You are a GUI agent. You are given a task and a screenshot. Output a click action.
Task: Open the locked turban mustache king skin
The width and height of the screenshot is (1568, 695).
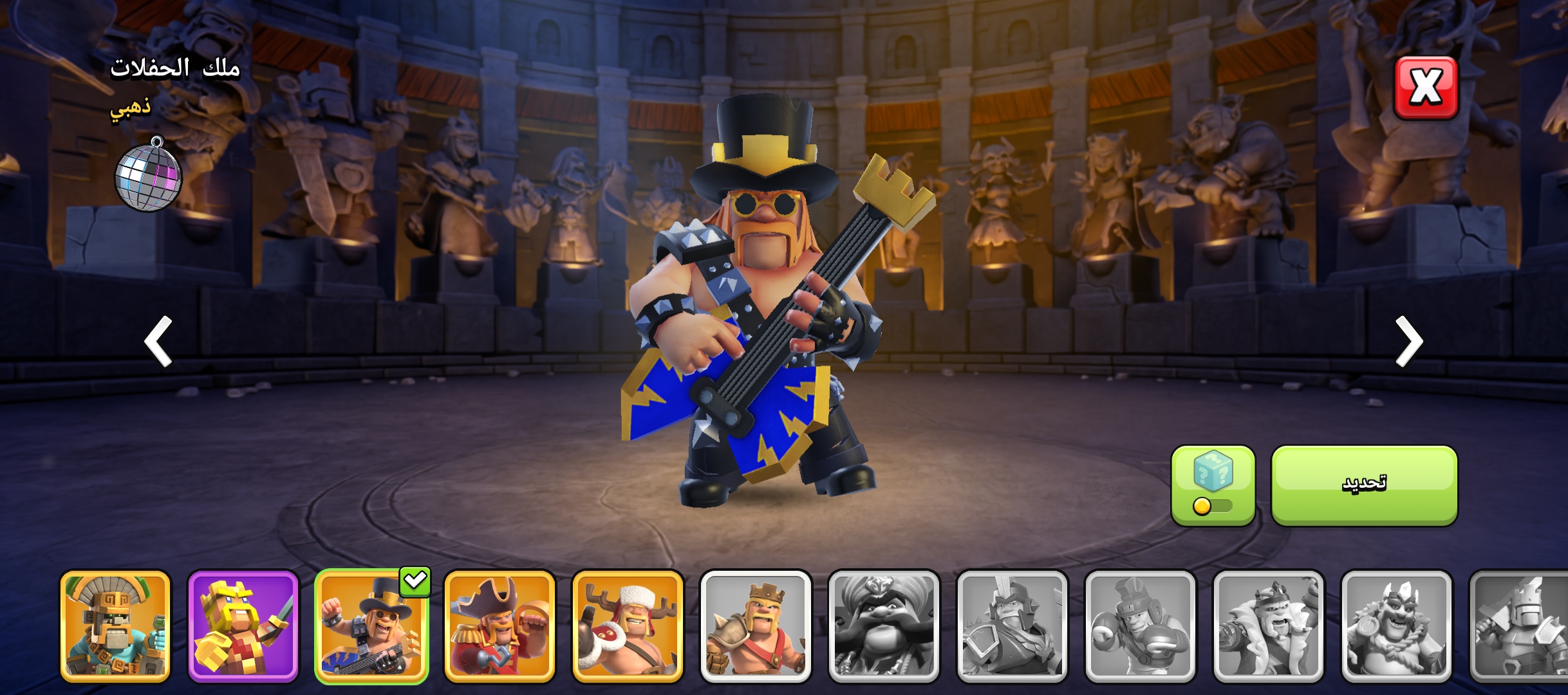(x=884, y=626)
